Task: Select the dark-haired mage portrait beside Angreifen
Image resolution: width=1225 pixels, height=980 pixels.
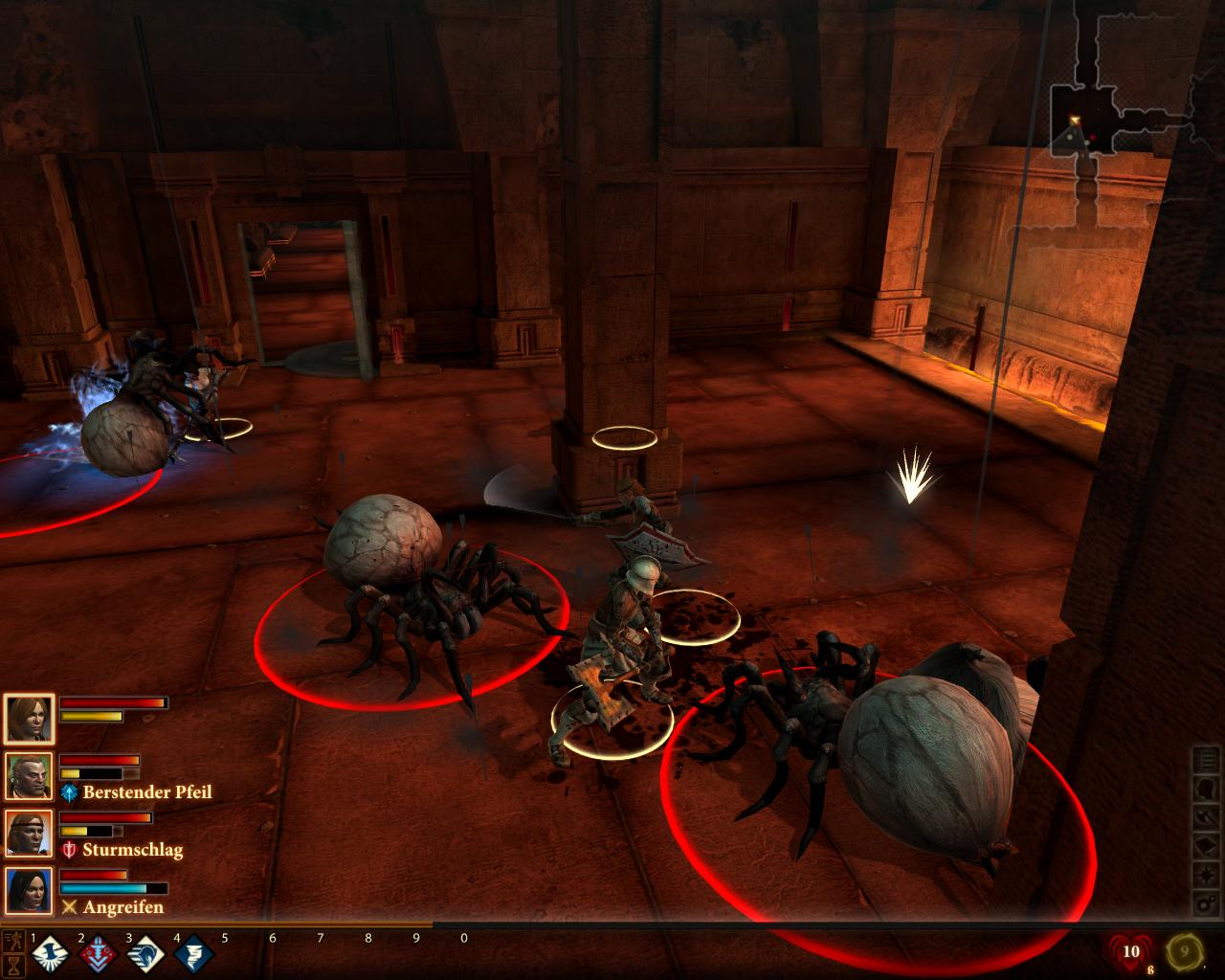Action: click(29, 892)
